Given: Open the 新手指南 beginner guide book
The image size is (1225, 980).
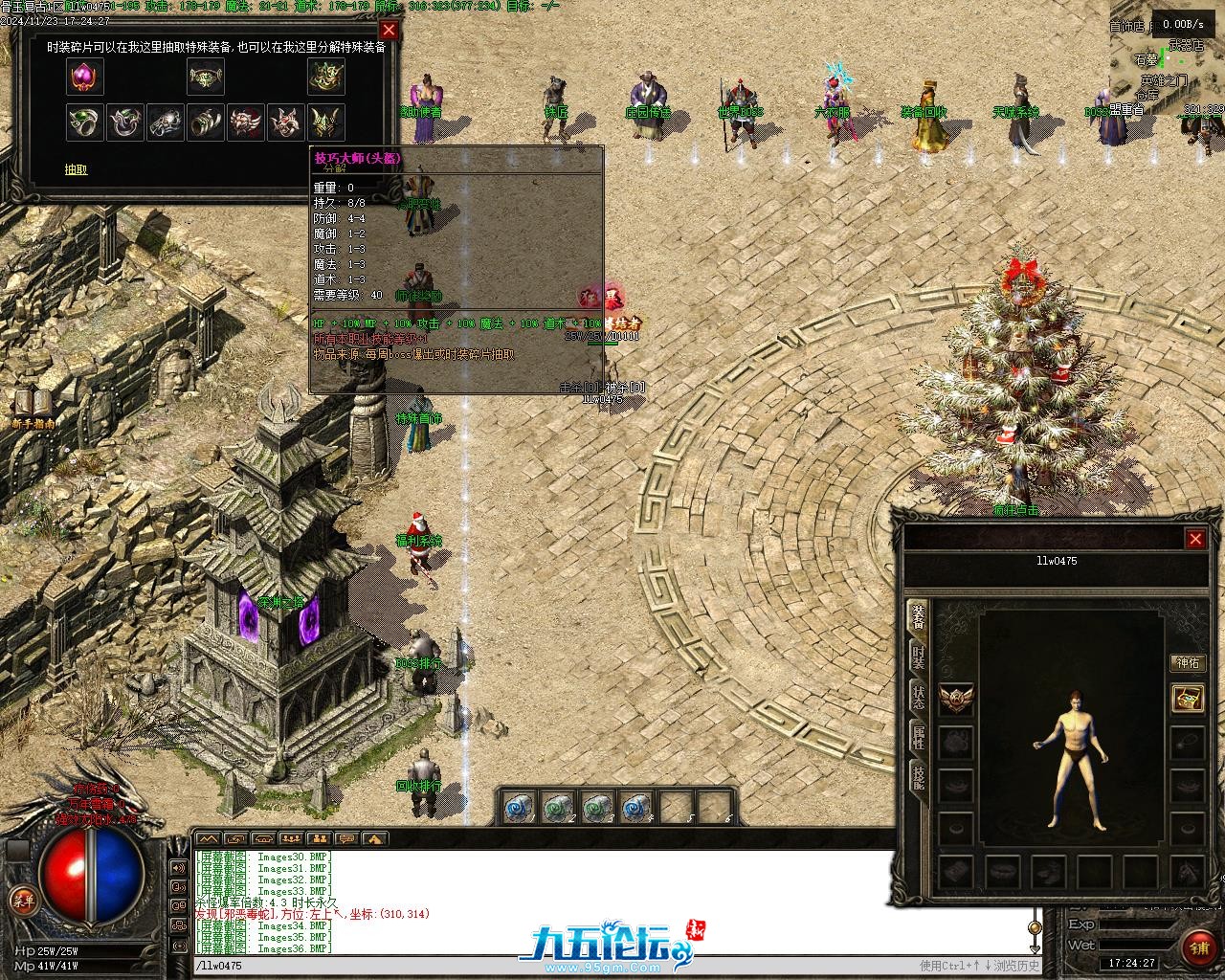Looking at the screenshot, I should (x=32, y=406).
